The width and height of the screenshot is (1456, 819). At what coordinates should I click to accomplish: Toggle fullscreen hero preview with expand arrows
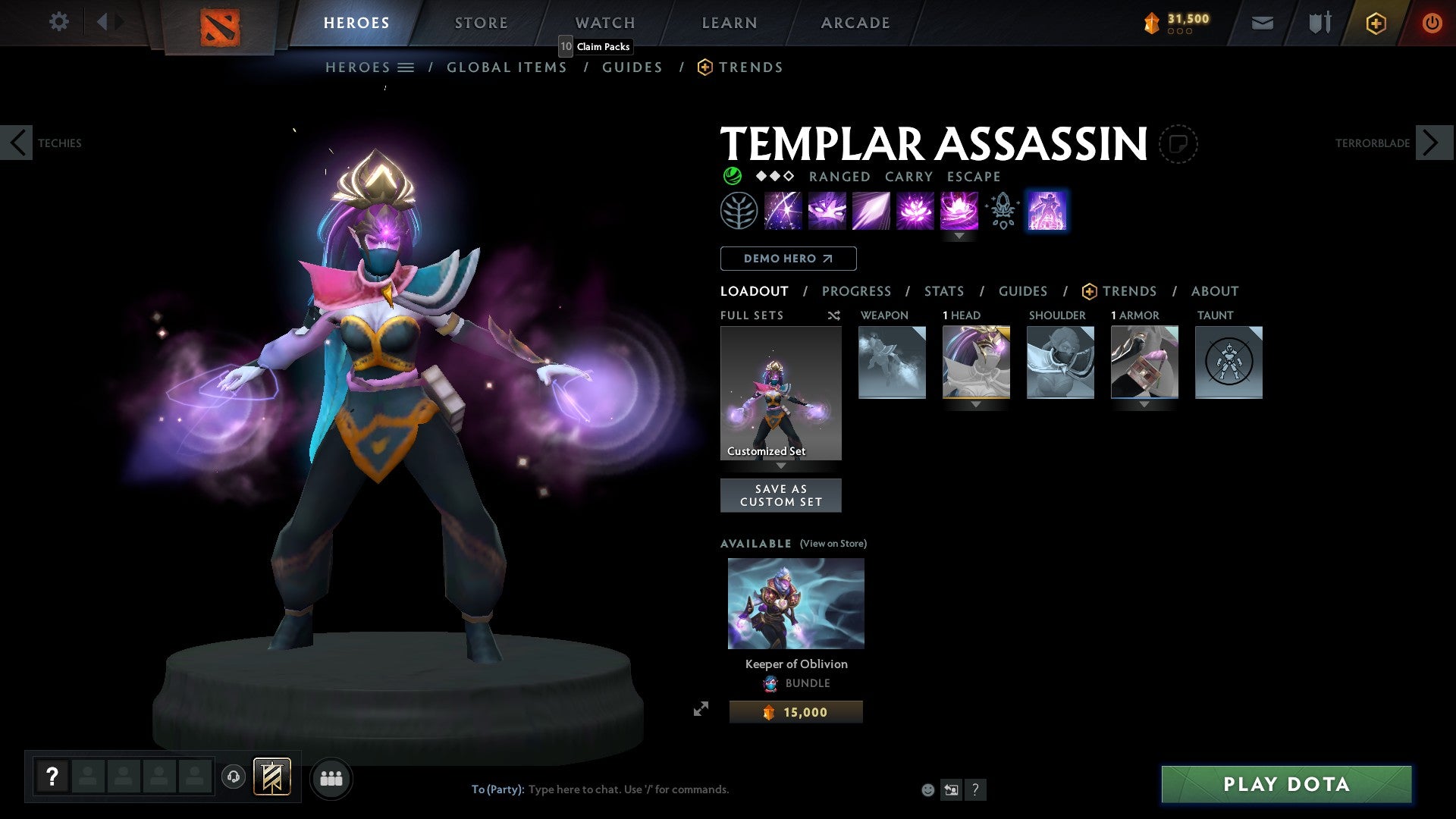(701, 710)
